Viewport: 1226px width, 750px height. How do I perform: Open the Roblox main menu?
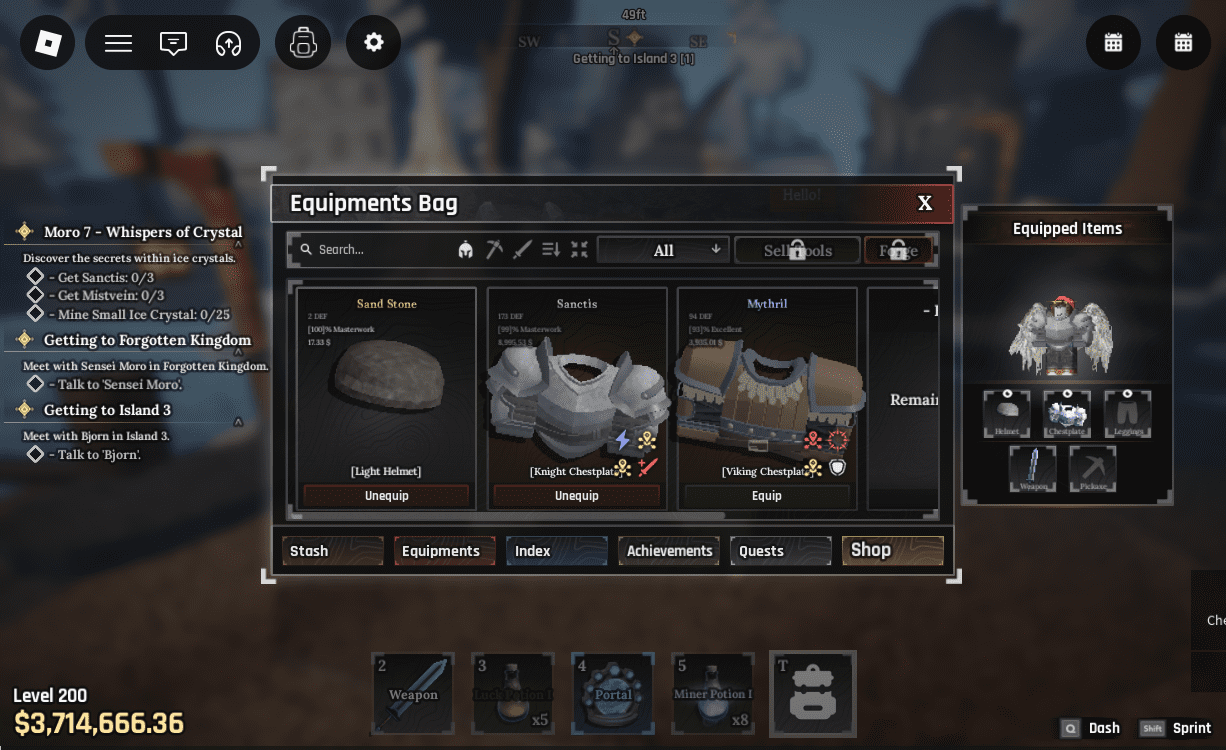pyautogui.click(x=48, y=43)
